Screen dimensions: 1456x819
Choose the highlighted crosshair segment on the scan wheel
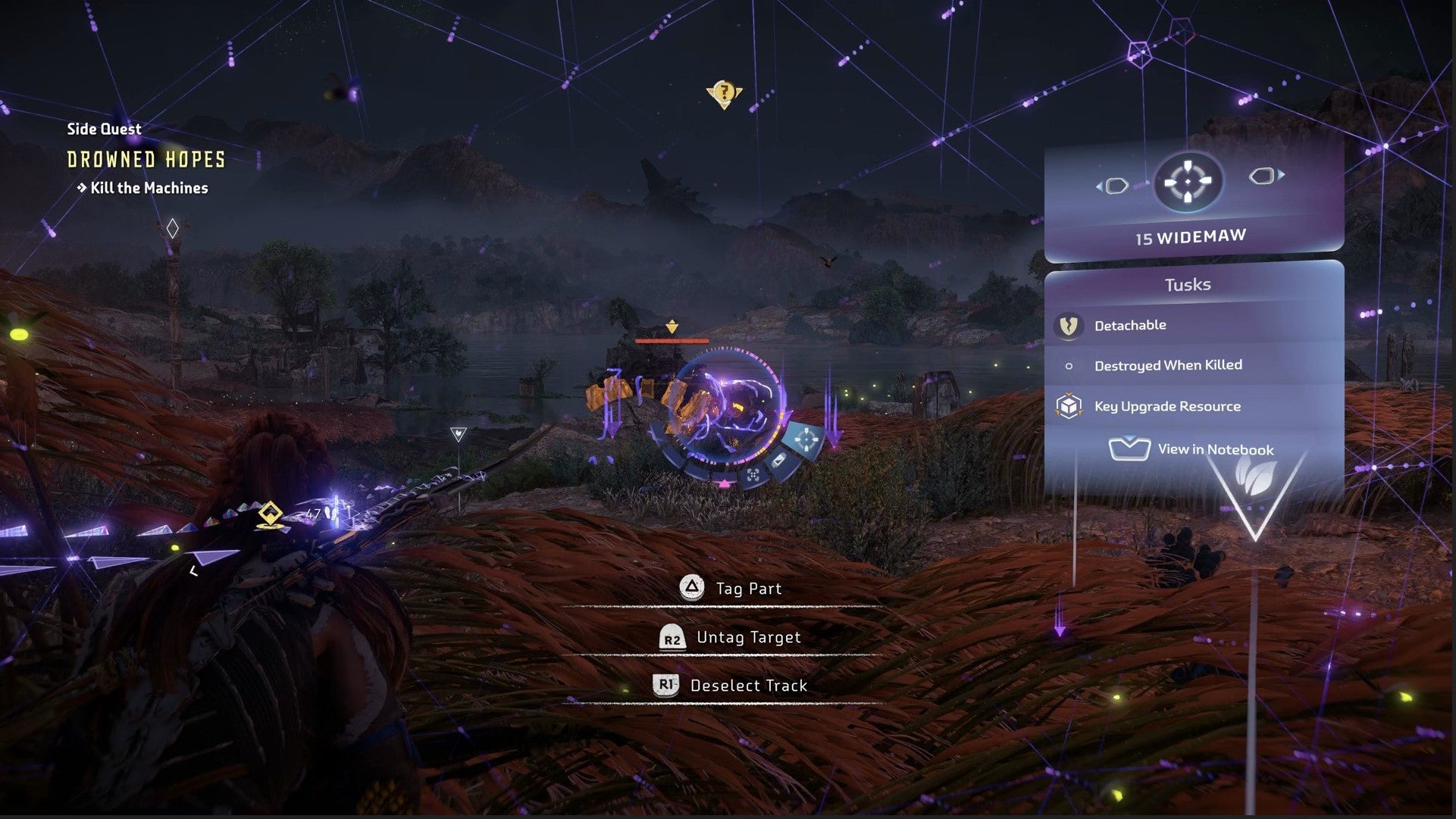point(806,439)
